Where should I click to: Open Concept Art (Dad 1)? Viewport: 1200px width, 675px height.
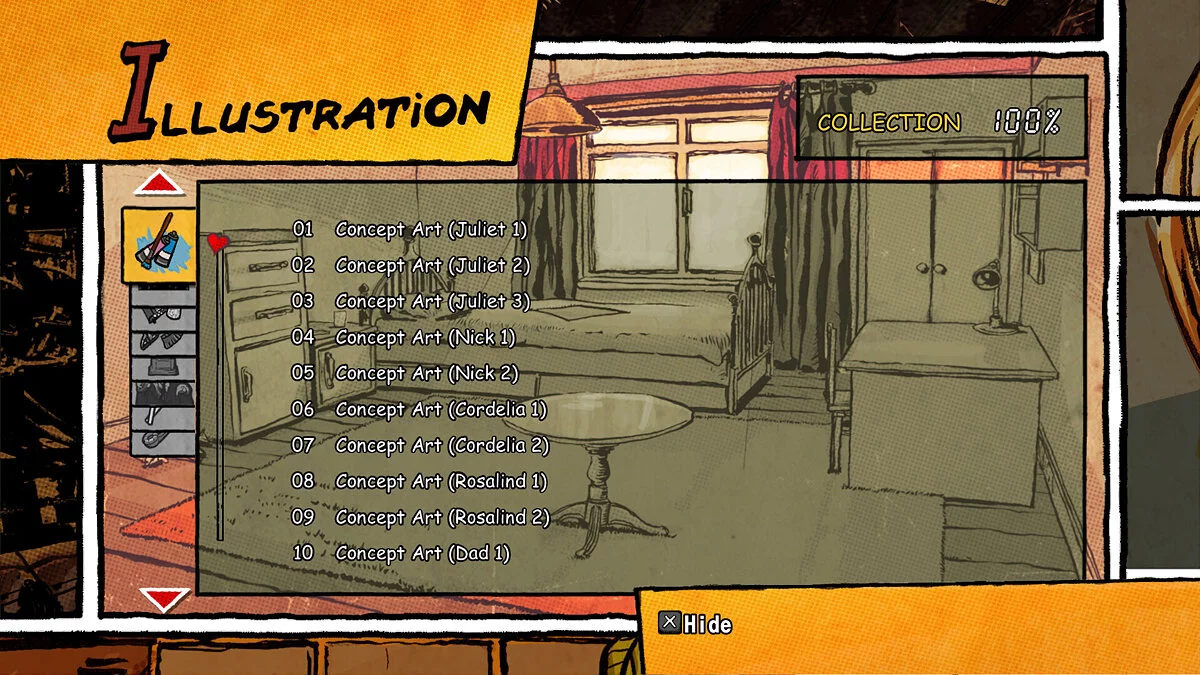(422, 553)
